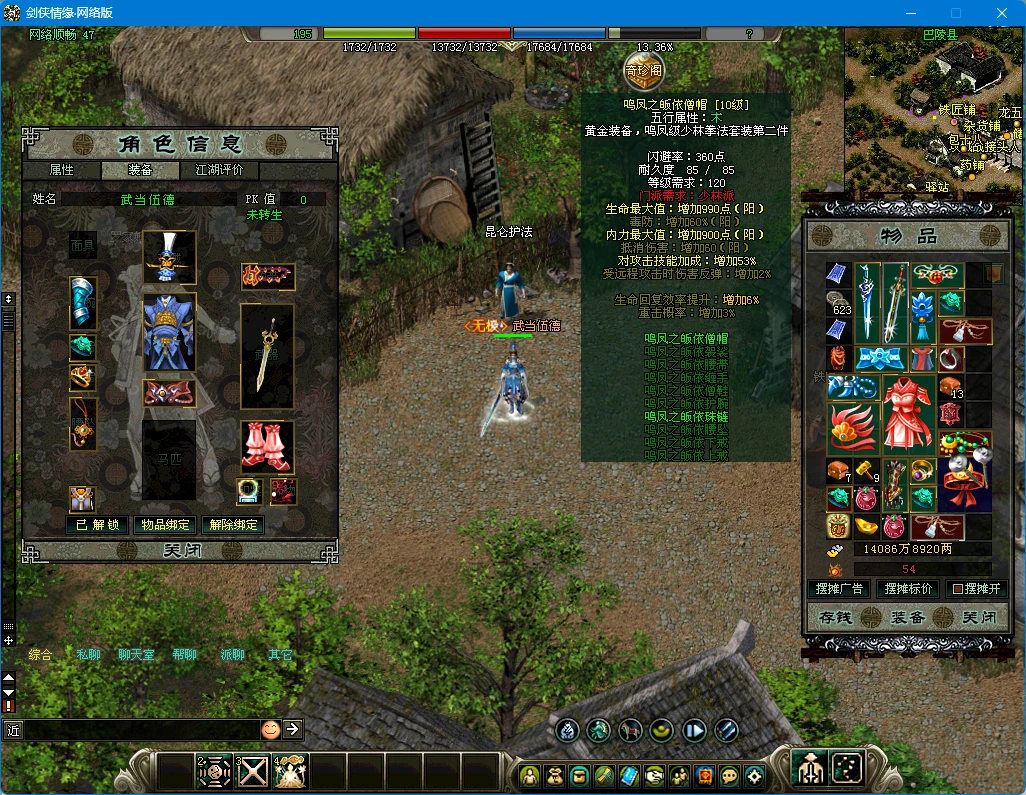The image size is (1026, 795).
Task: Open the 江湖评价 tab
Action: pyautogui.click(x=219, y=170)
